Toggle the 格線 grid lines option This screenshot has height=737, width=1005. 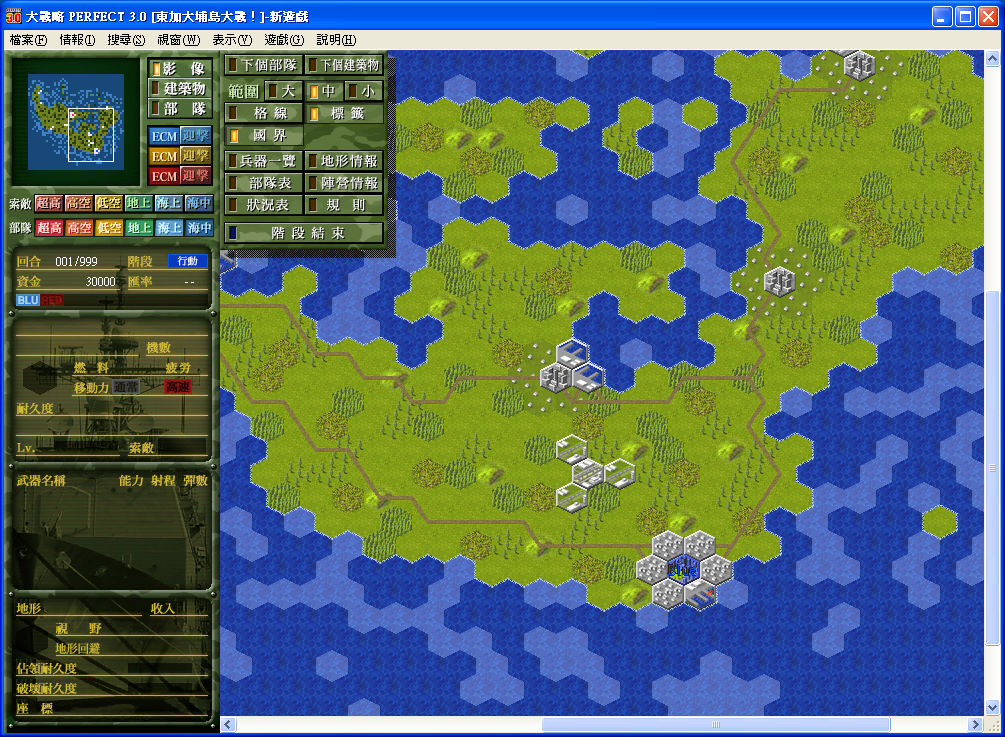click(x=263, y=113)
